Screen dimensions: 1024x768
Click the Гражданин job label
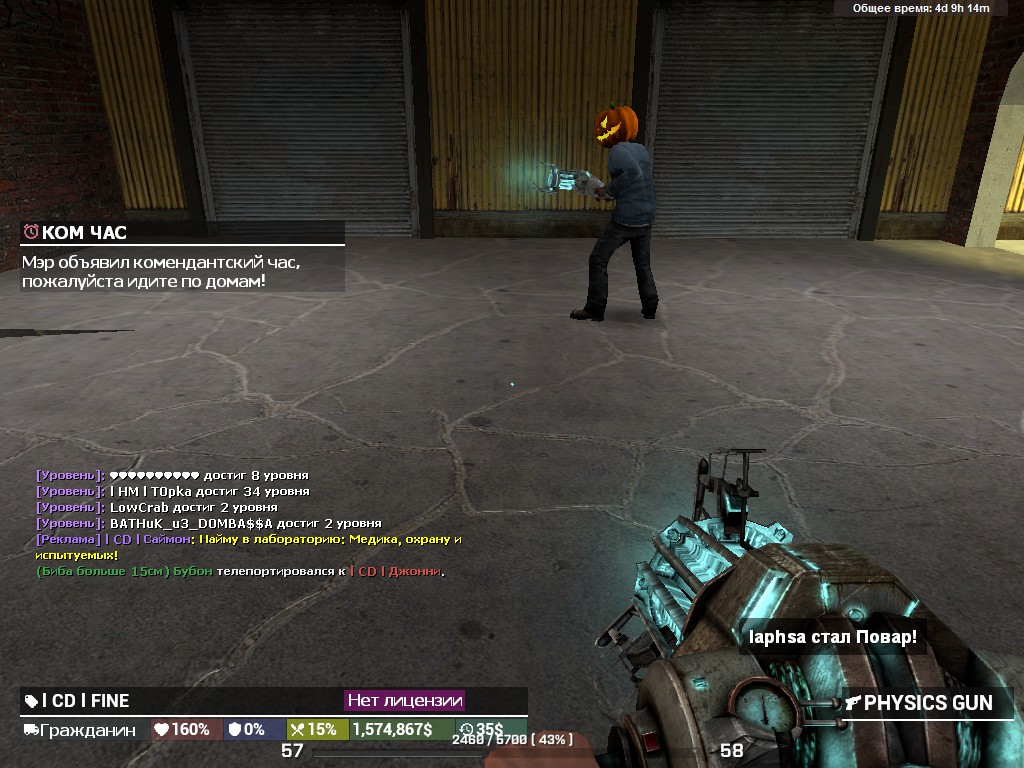(x=80, y=730)
